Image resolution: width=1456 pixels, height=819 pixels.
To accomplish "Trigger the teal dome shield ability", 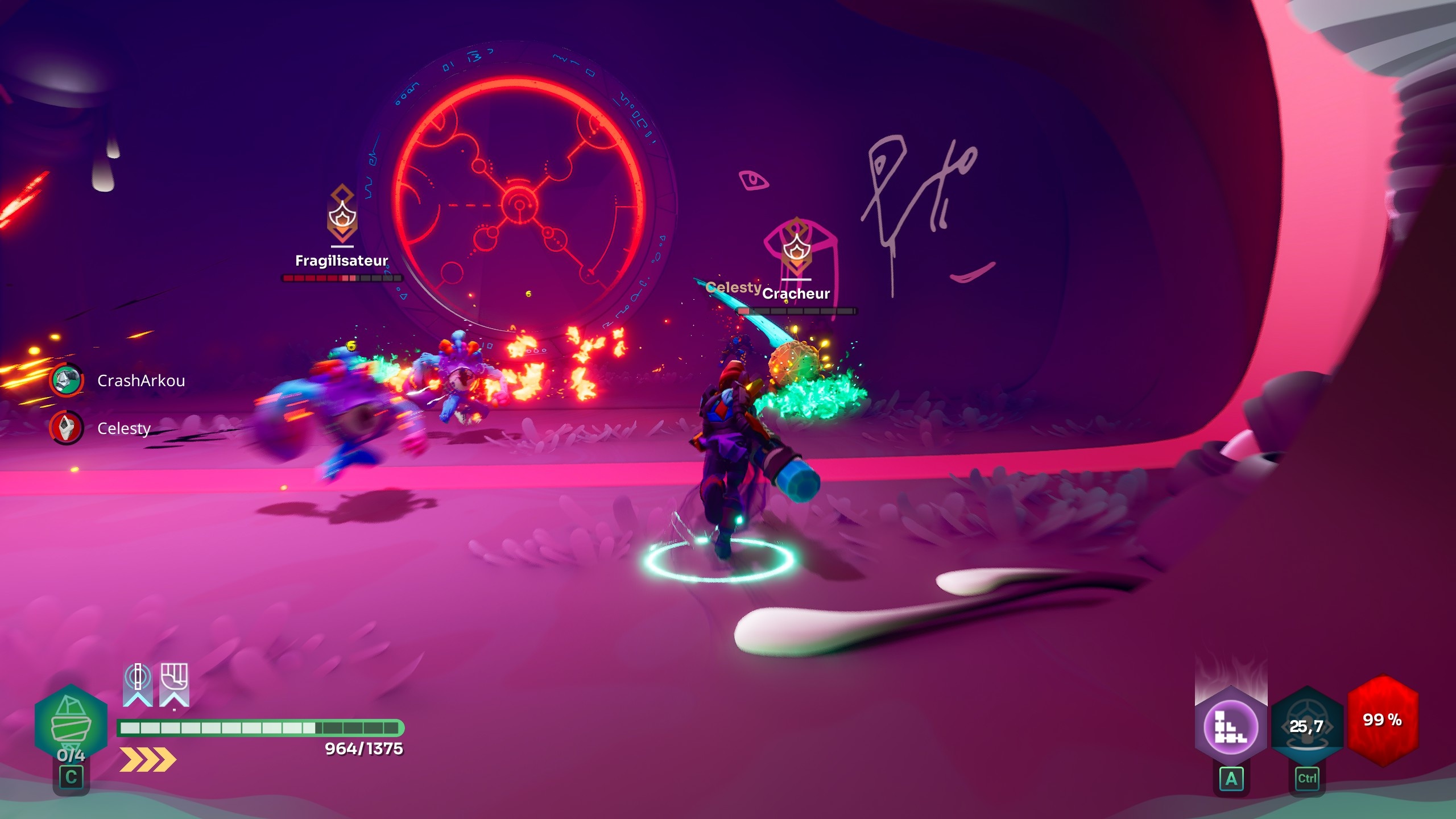I will tap(1307, 727).
